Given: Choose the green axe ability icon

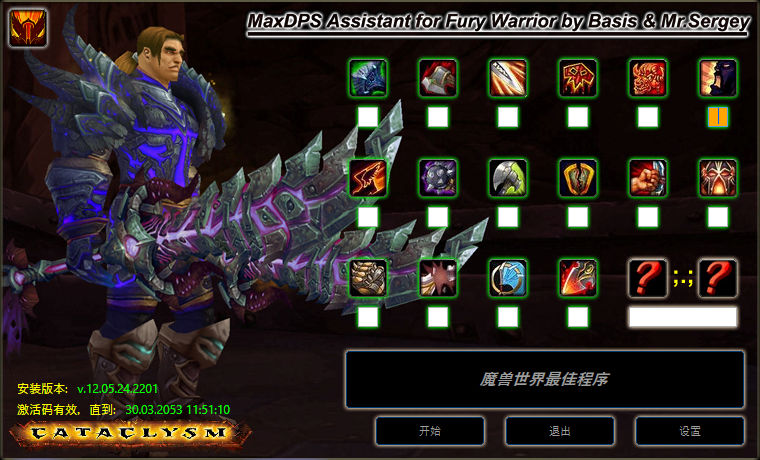Looking at the screenshot, I should pyautogui.click(x=508, y=178).
